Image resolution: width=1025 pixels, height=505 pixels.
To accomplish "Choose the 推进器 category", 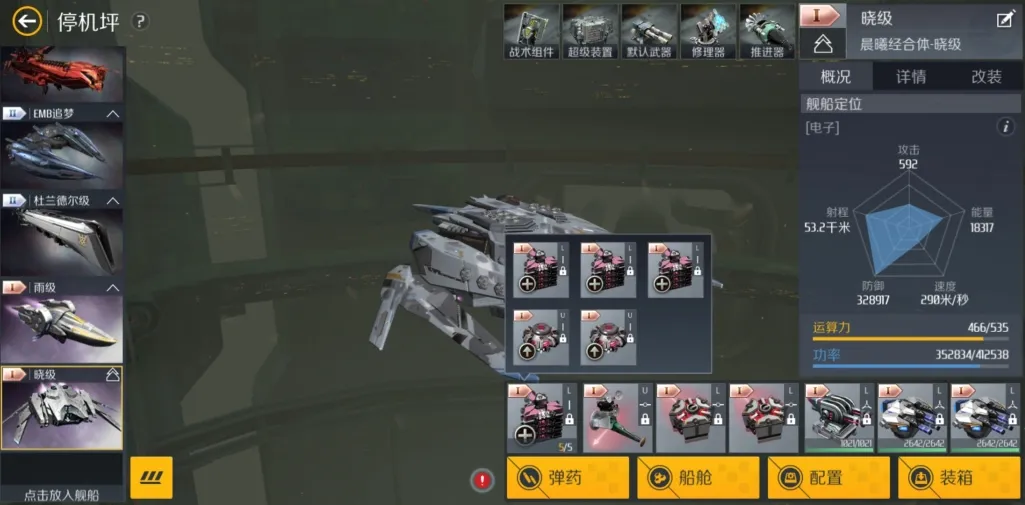I will [767, 31].
